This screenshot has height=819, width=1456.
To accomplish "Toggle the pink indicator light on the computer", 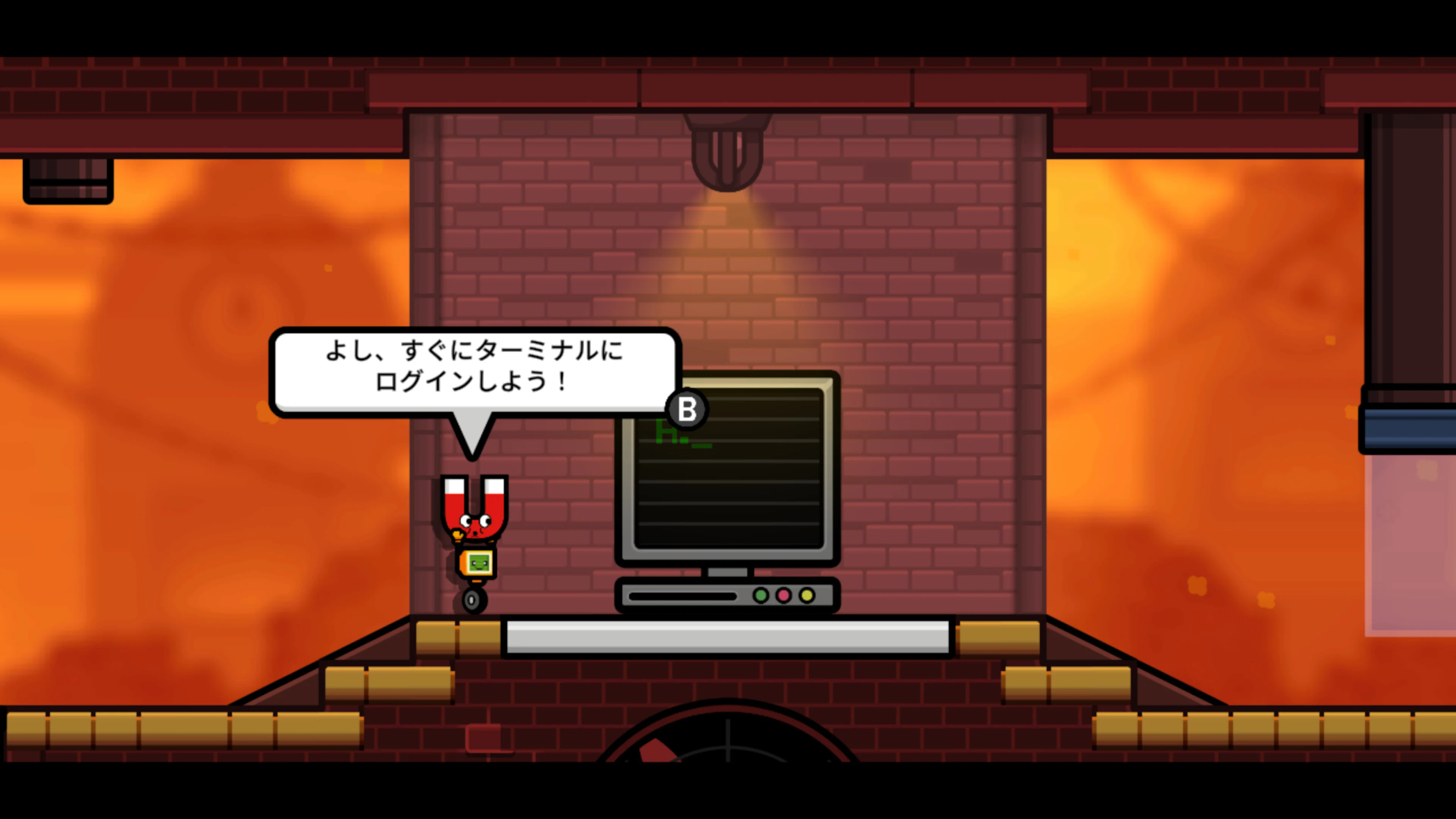I will (x=784, y=596).
